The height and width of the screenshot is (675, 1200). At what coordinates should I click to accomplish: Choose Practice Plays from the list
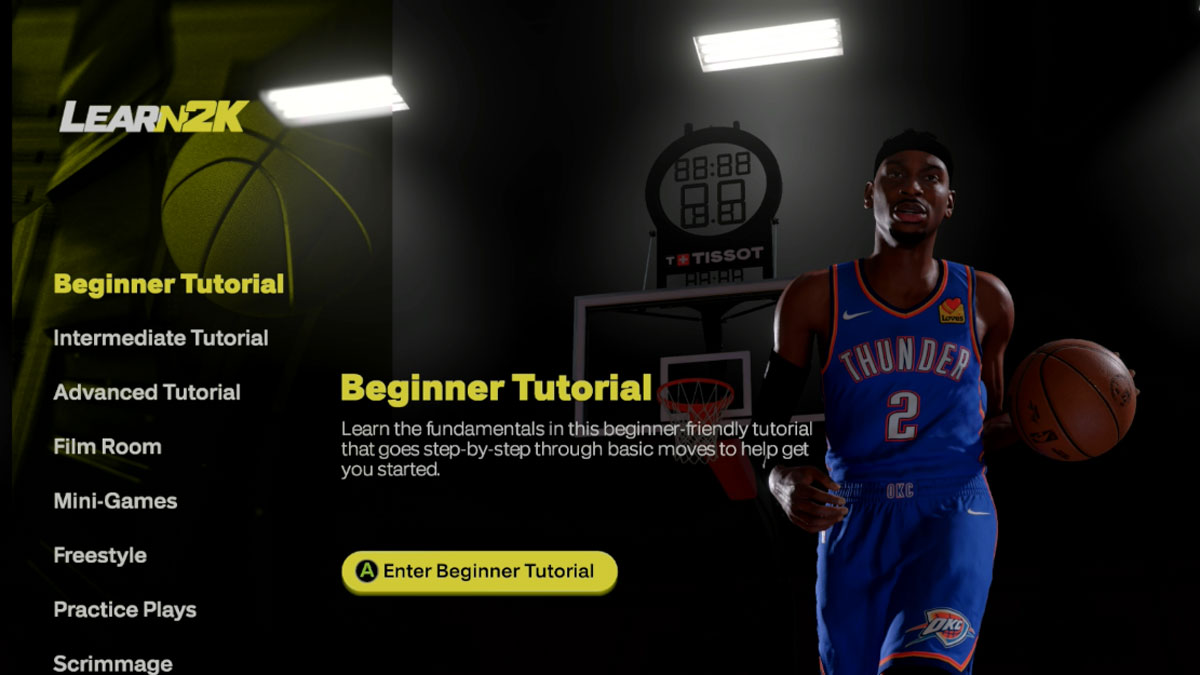pos(124,609)
